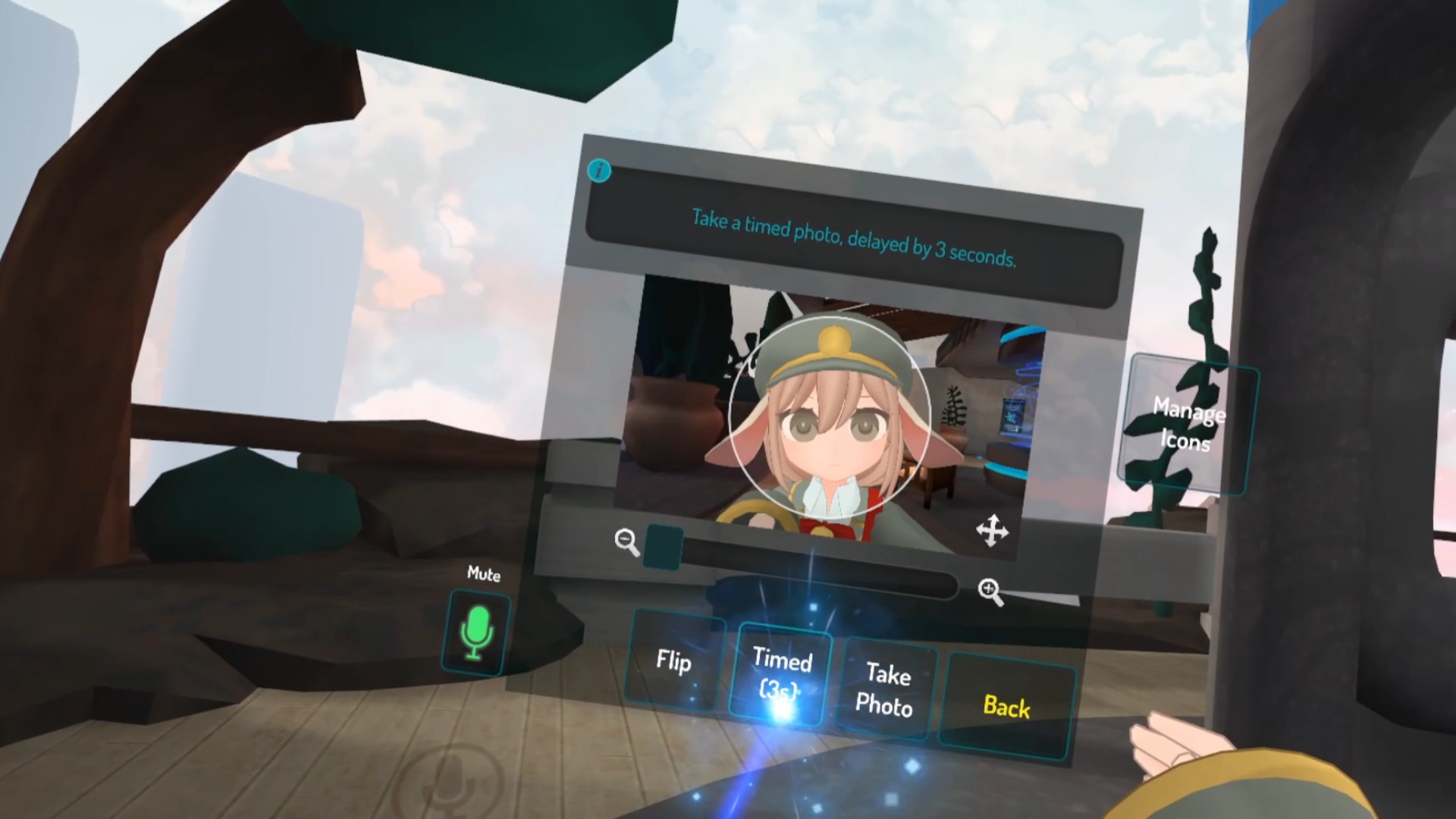Click the info icon on the camera panel
The width and height of the screenshot is (1456, 819).
pos(599,171)
